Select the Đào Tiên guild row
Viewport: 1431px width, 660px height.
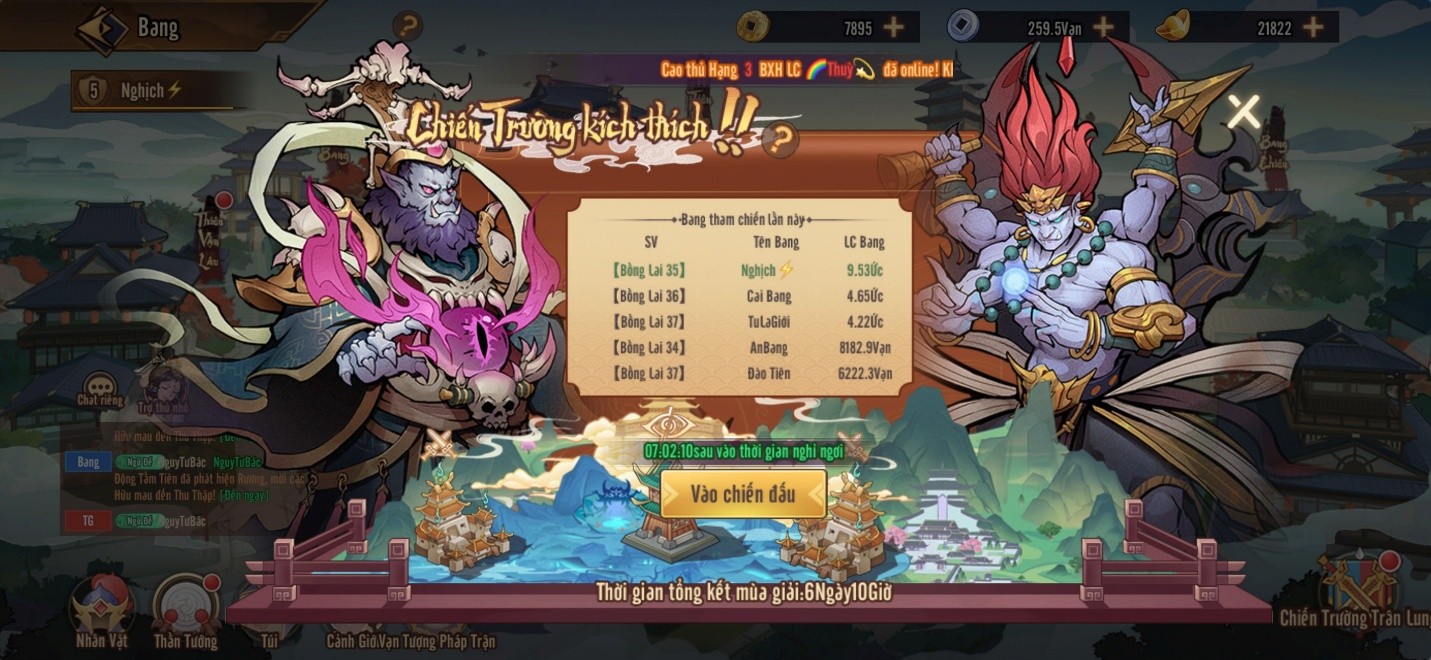pyautogui.click(x=750, y=374)
